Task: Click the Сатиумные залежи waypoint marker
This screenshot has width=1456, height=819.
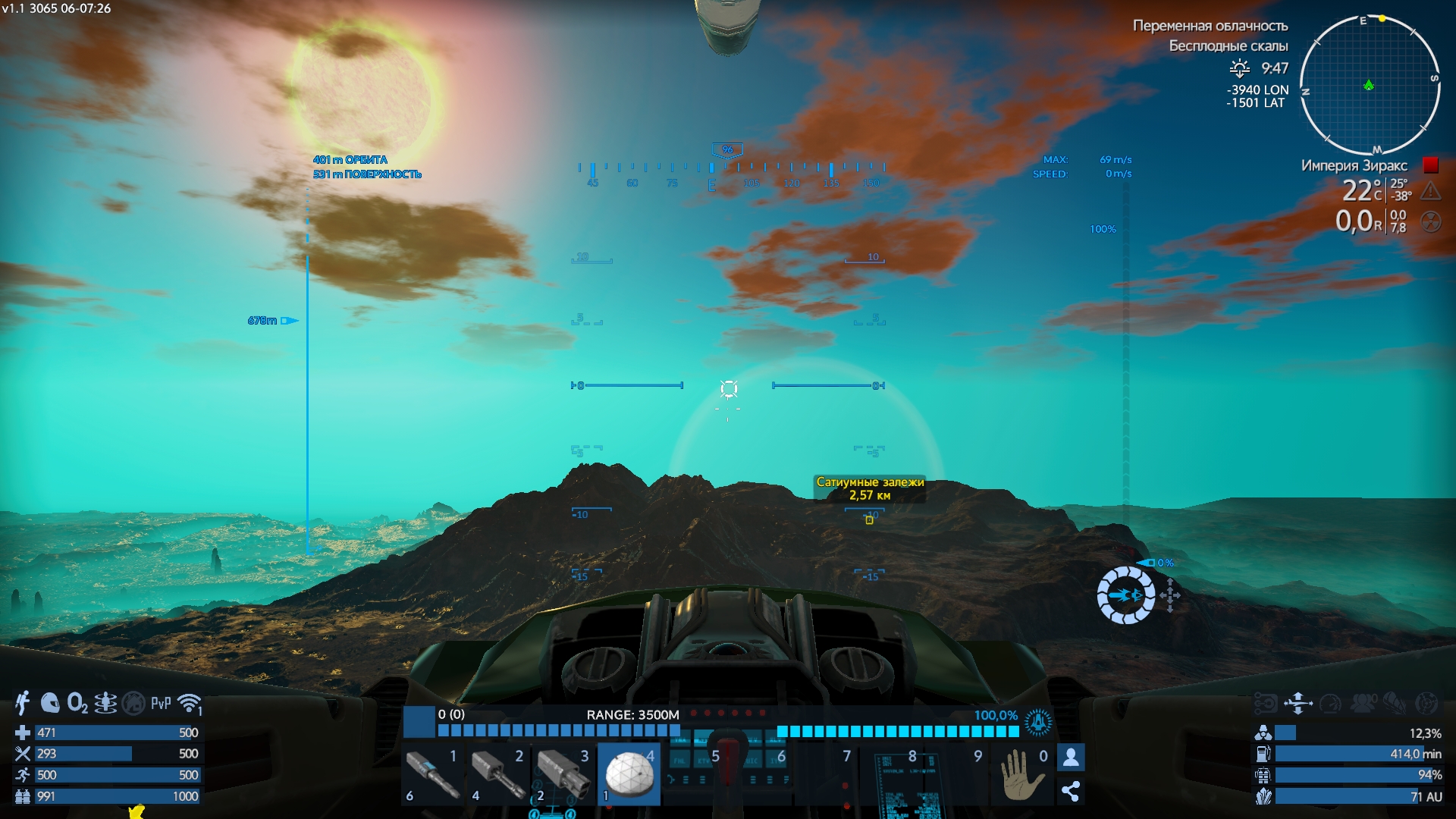Action: 869,519
